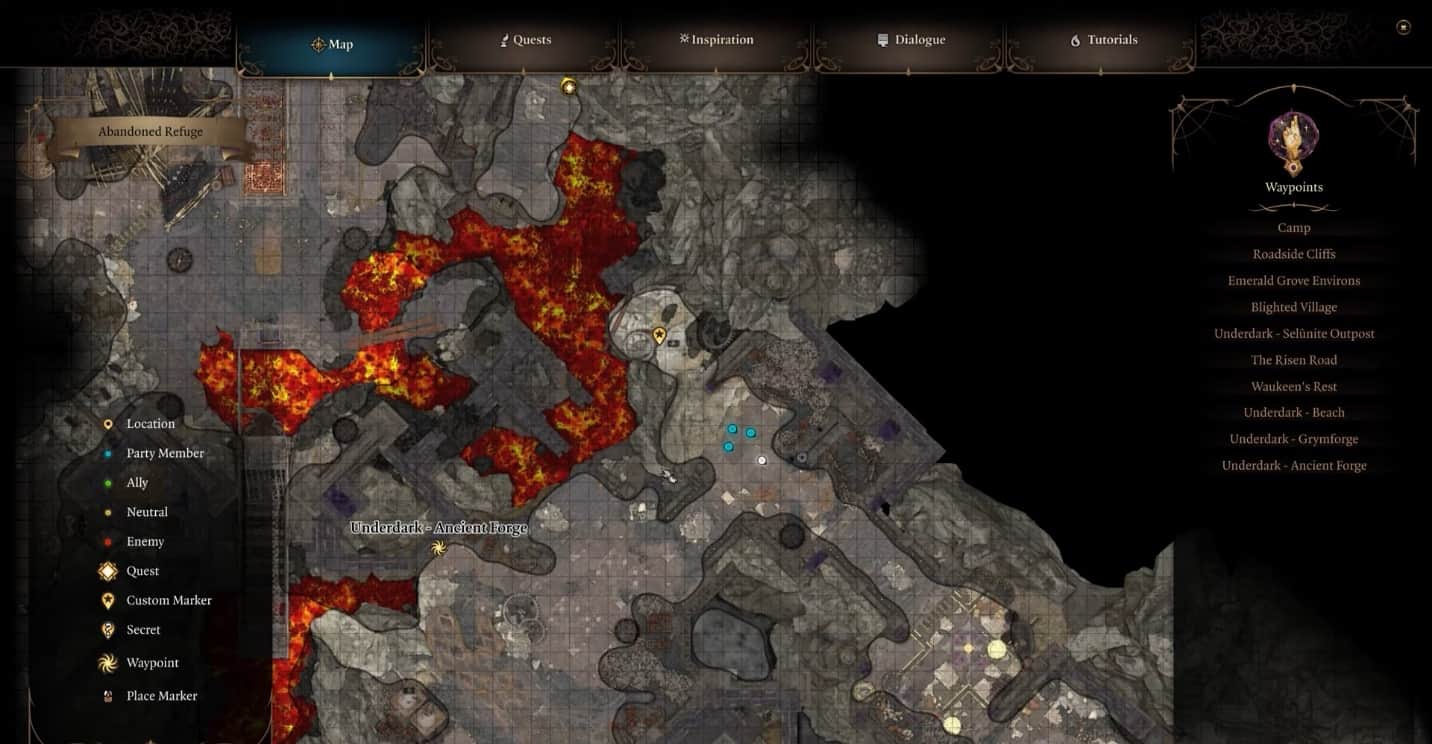Image resolution: width=1432 pixels, height=744 pixels.
Task: Select Underdark - Grymforge waypoint entry
Action: (1293, 439)
